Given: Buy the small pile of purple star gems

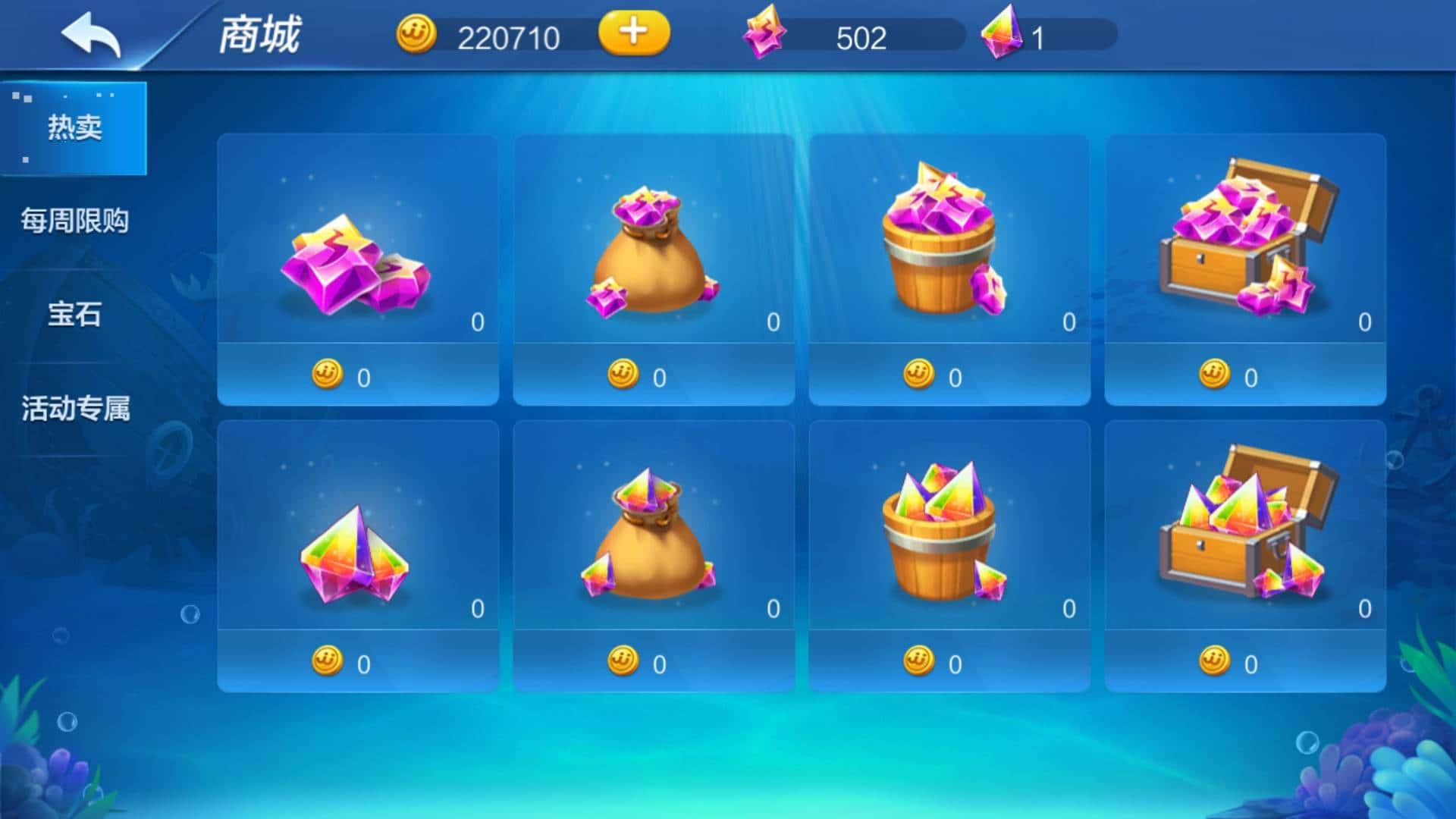Looking at the screenshot, I should click(358, 269).
